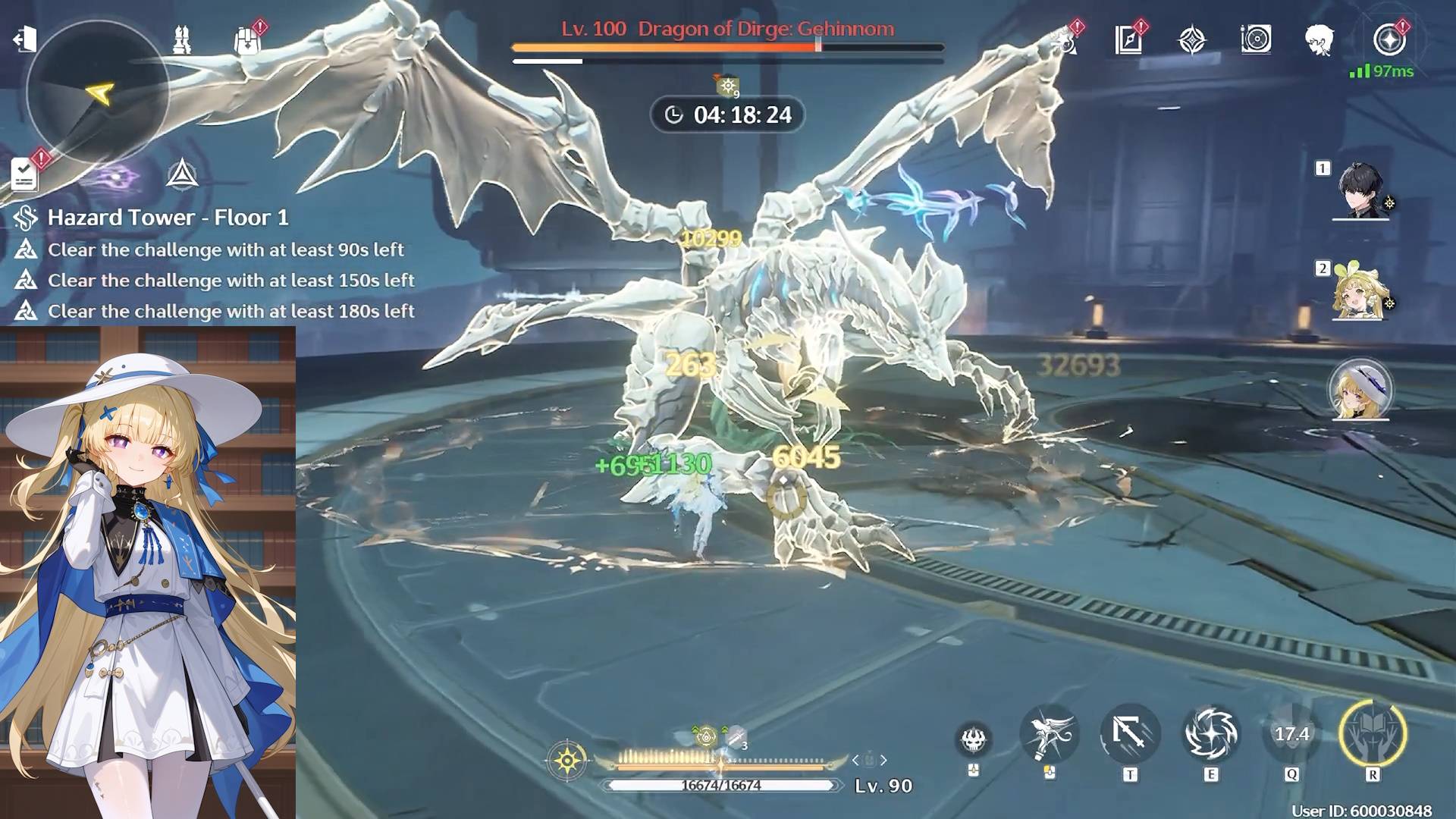This screenshot has height=819, width=1456.
Task: Click the triangle emblem icon below the minimap
Action: (x=182, y=174)
